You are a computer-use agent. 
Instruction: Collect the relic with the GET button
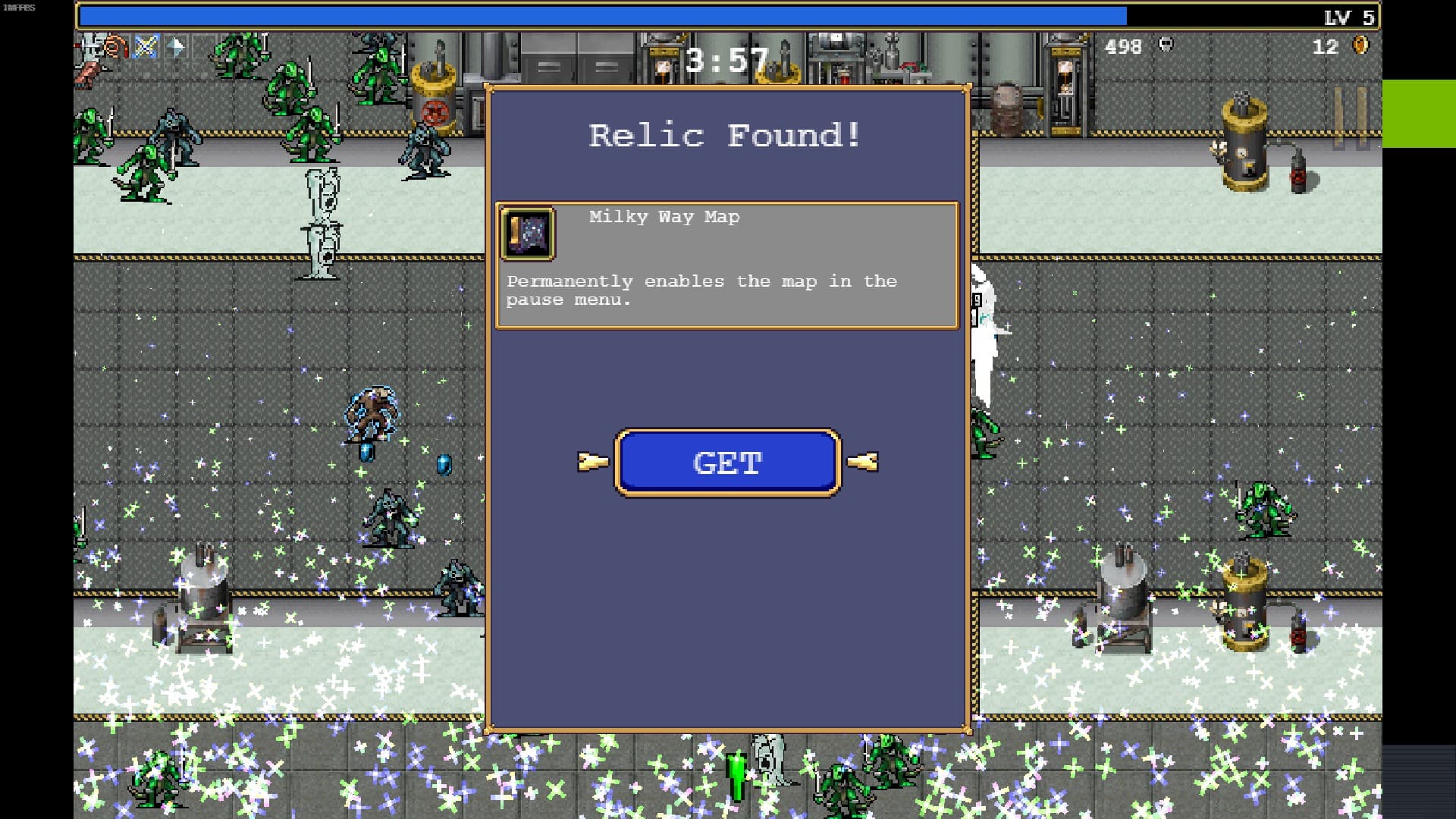coord(727,463)
